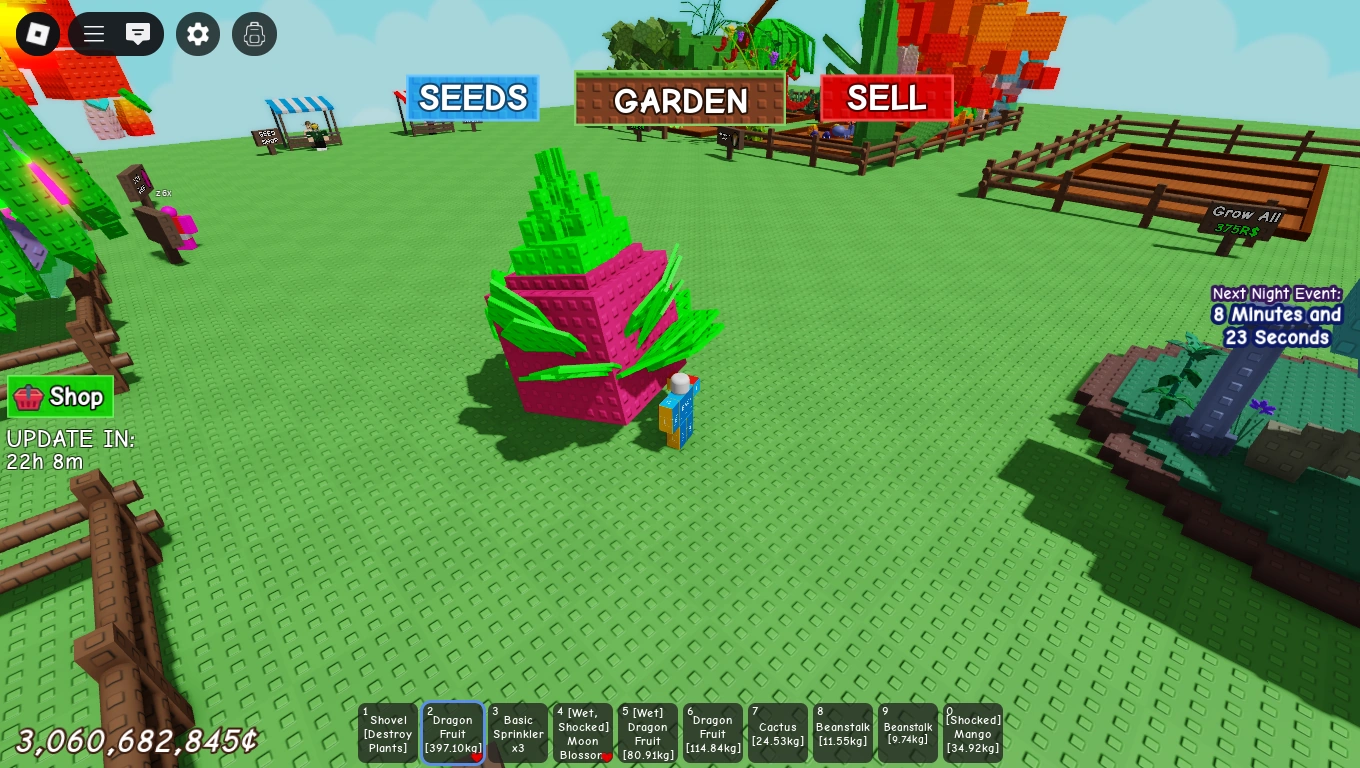1360x768 pixels.
Task: Select the Wet Dragon Fruit in slot 5
Action: tap(648, 733)
